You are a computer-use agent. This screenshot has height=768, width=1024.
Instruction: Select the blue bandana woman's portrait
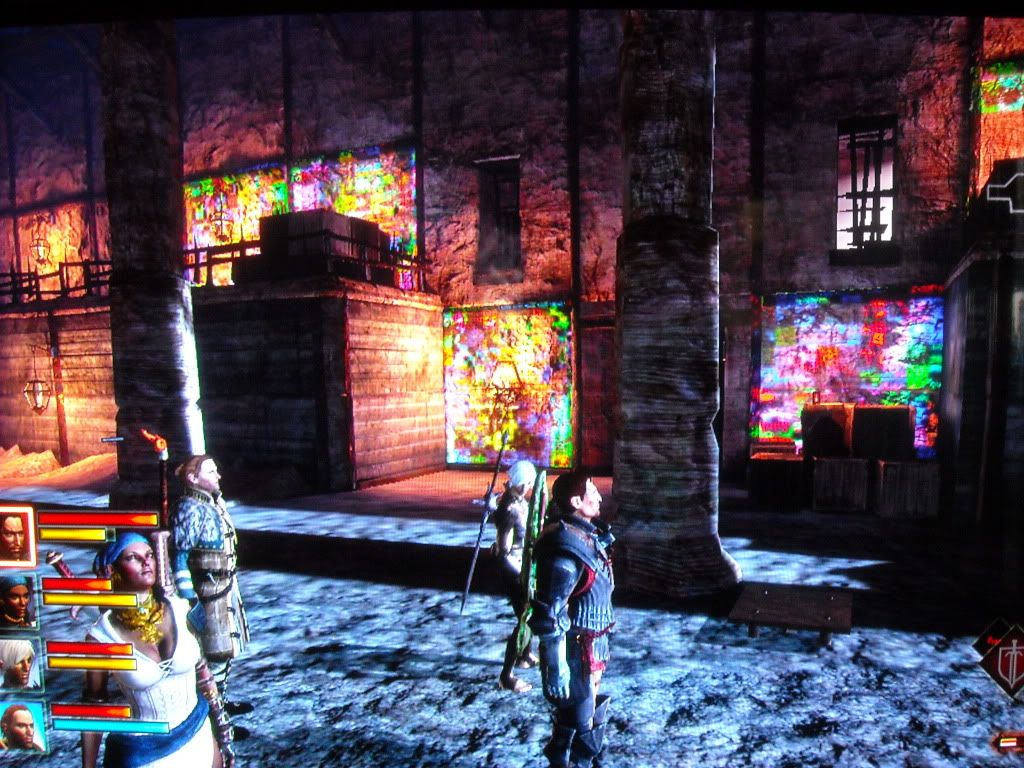(17, 601)
